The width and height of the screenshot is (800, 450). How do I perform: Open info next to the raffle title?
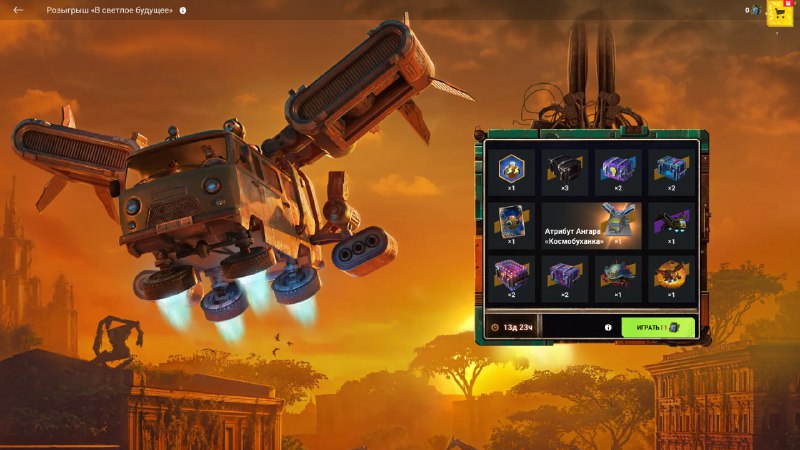(183, 10)
